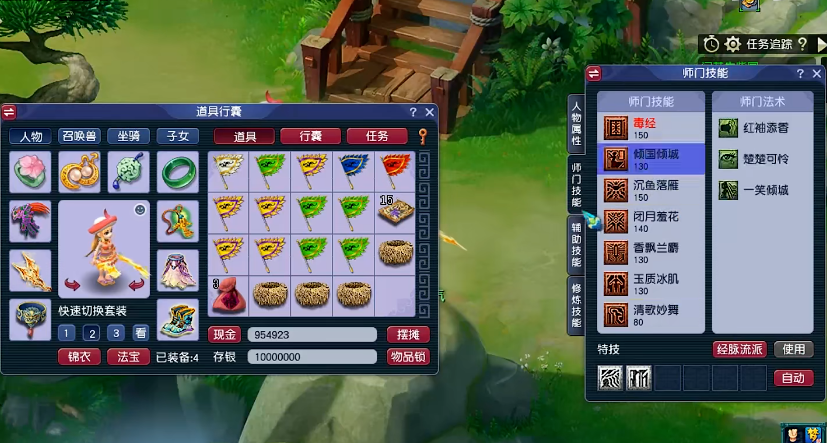The image size is (827, 443).
Task: Switch to the 召唤兽 tab
Action: pyautogui.click(x=80, y=136)
